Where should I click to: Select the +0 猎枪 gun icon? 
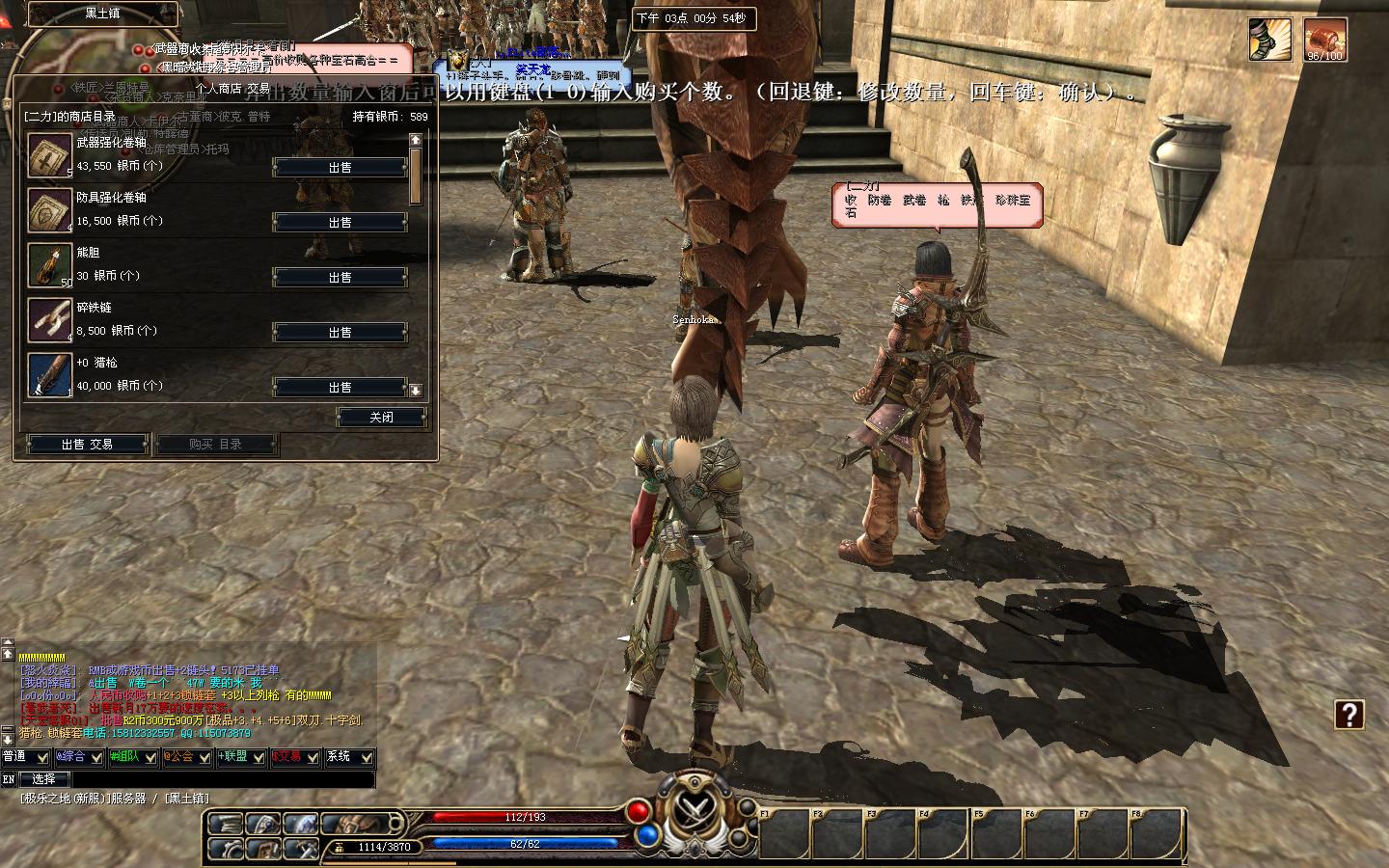coord(49,375)
